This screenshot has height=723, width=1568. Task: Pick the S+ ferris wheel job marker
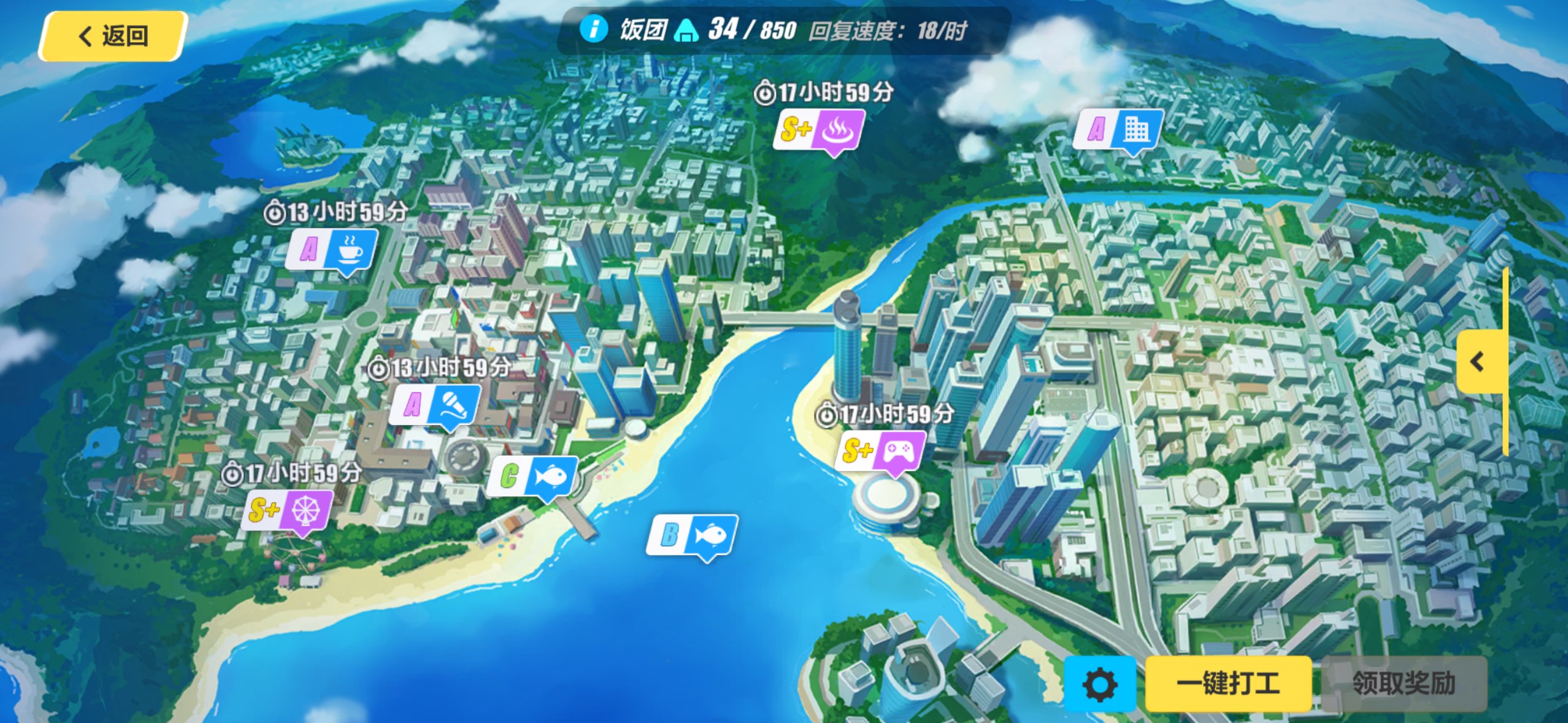(x=287, y=510)
